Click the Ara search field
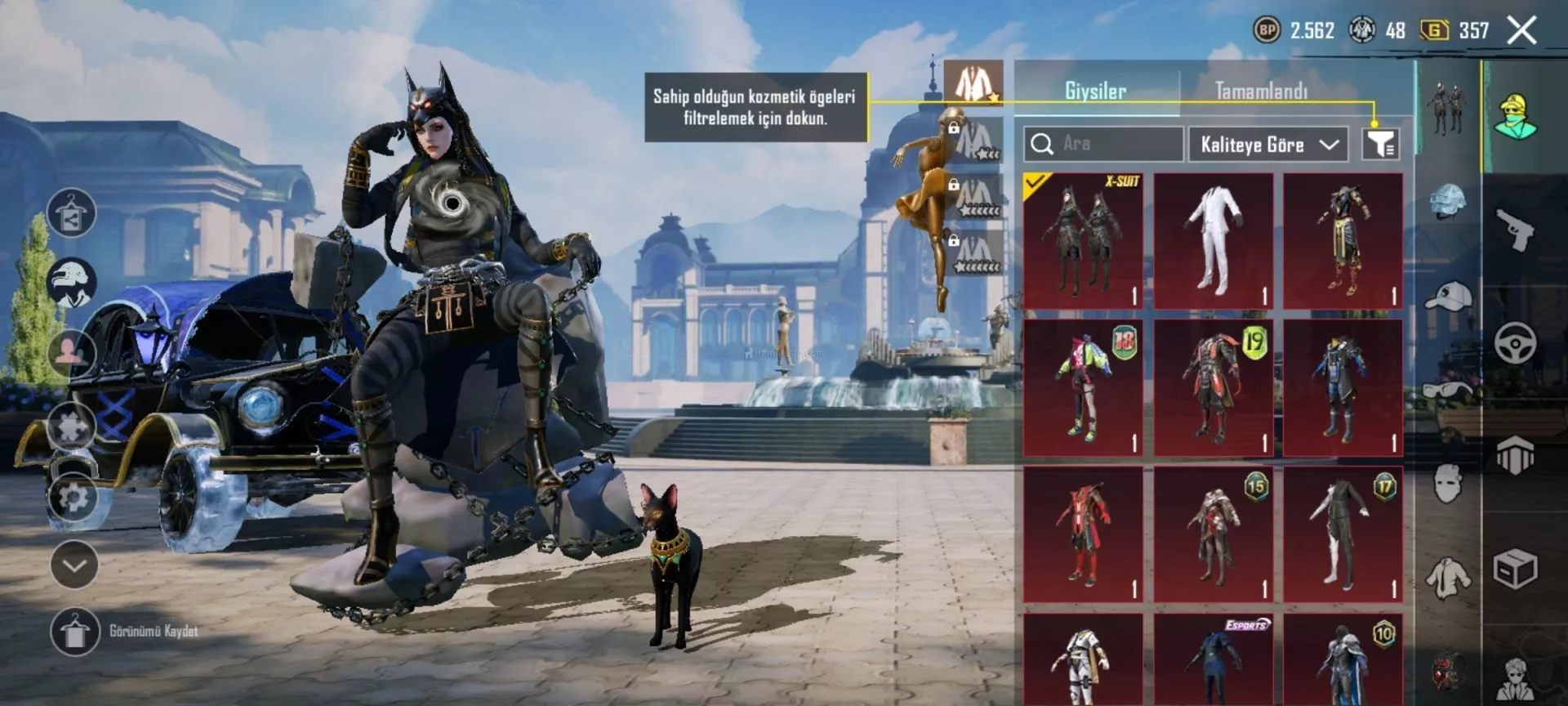This screenshot has width=1568, height=706. (x=1104, y=145)
